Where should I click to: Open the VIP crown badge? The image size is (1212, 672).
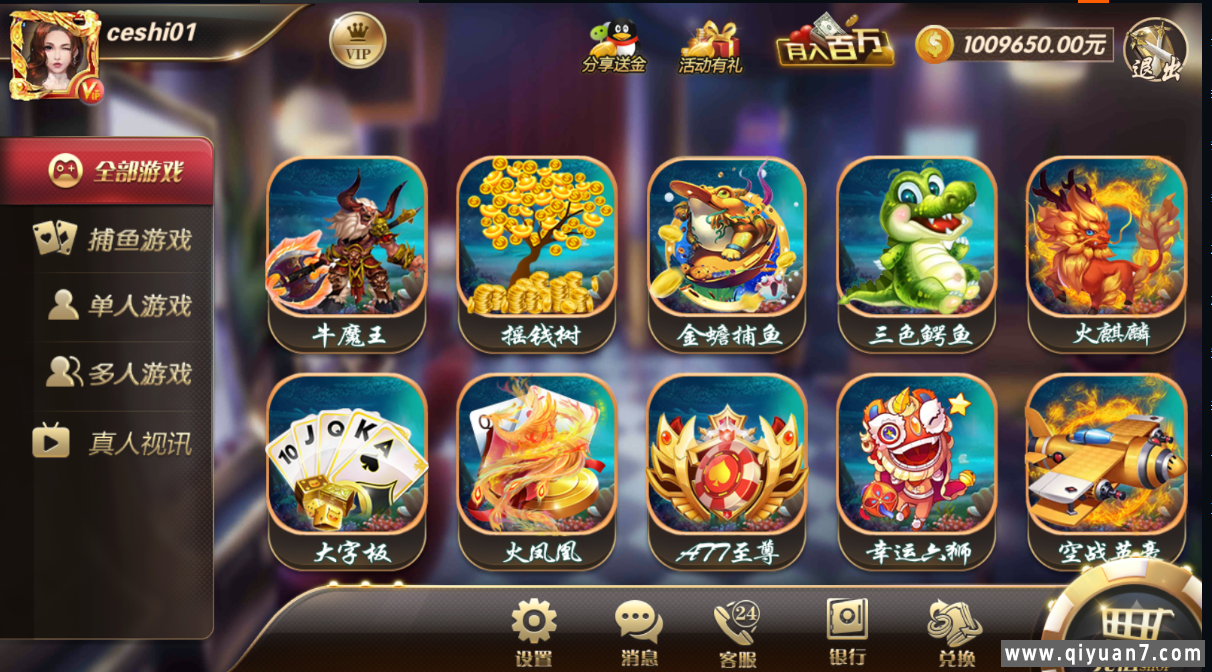click(x=357, y=42)
